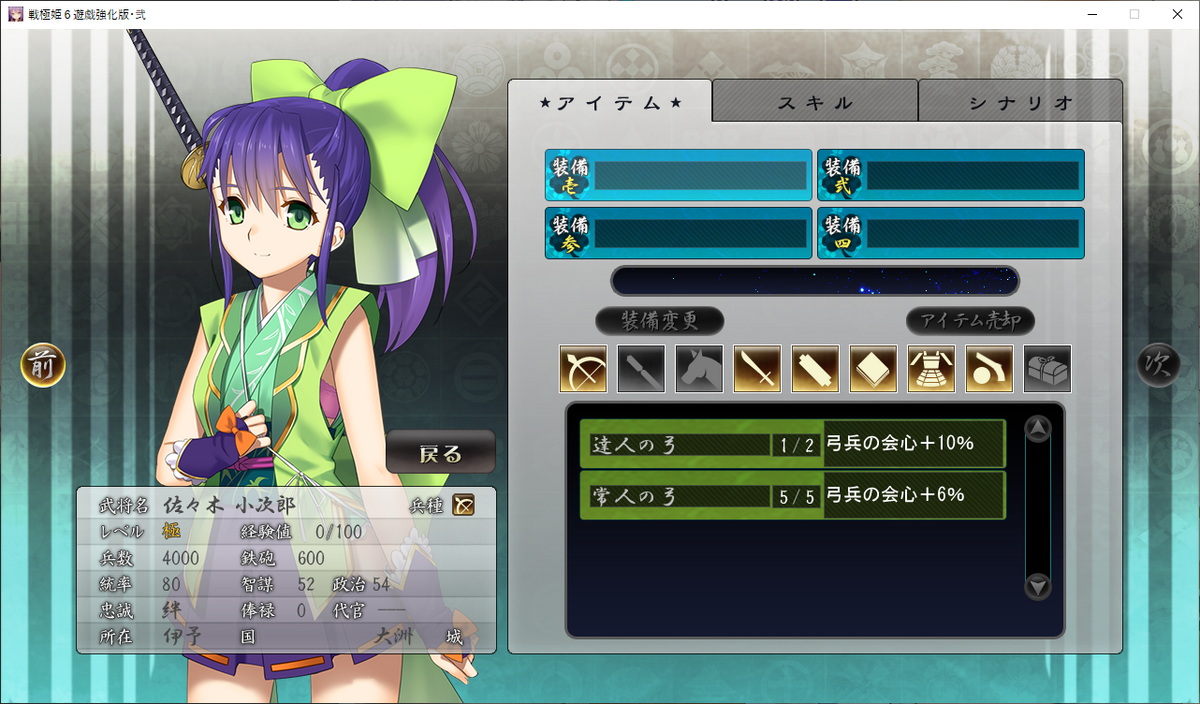Choose the sword item category icon
Viewport: 1200px width, 704px height.
[x=757, y=369]
